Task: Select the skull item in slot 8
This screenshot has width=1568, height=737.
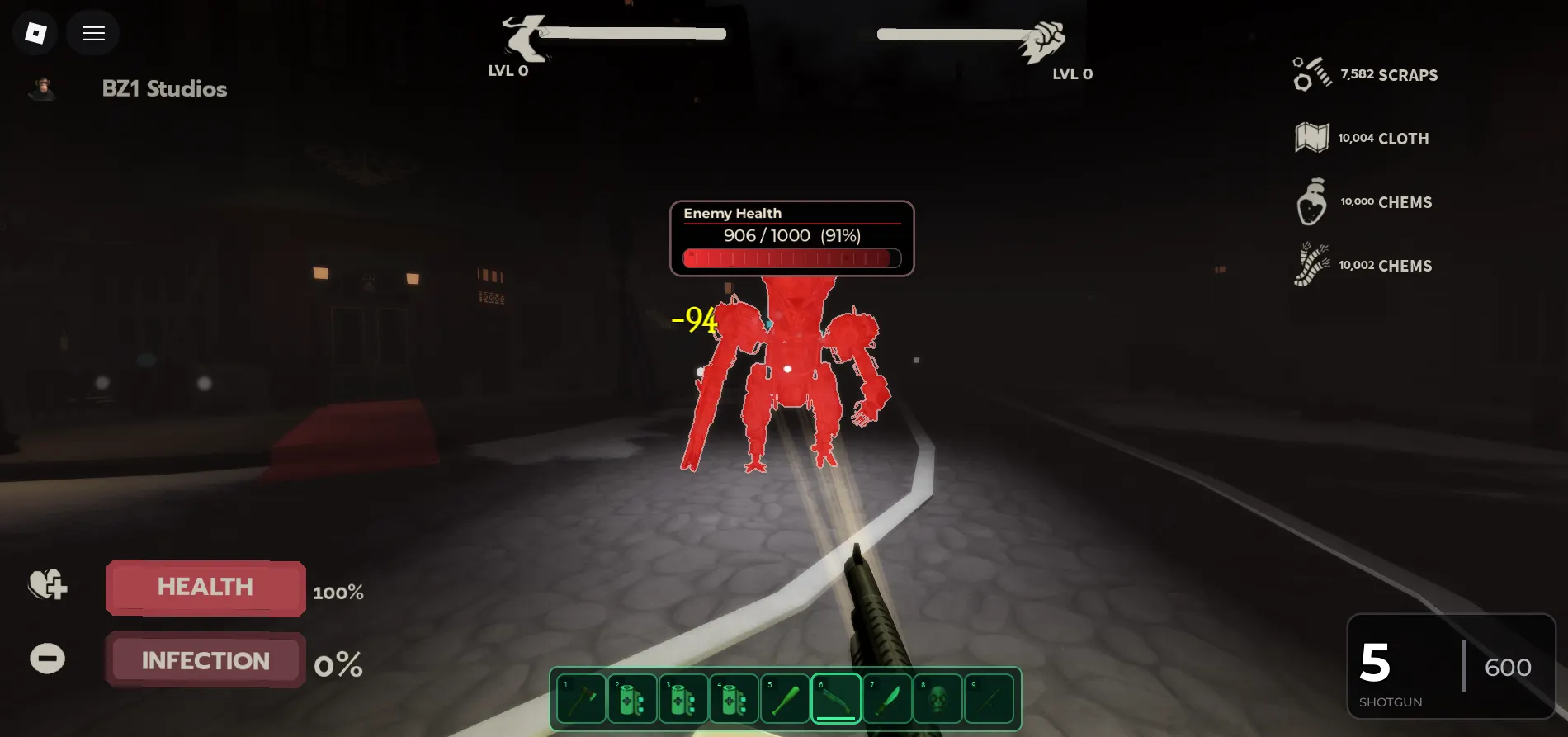Action: (x=938, y=697)
